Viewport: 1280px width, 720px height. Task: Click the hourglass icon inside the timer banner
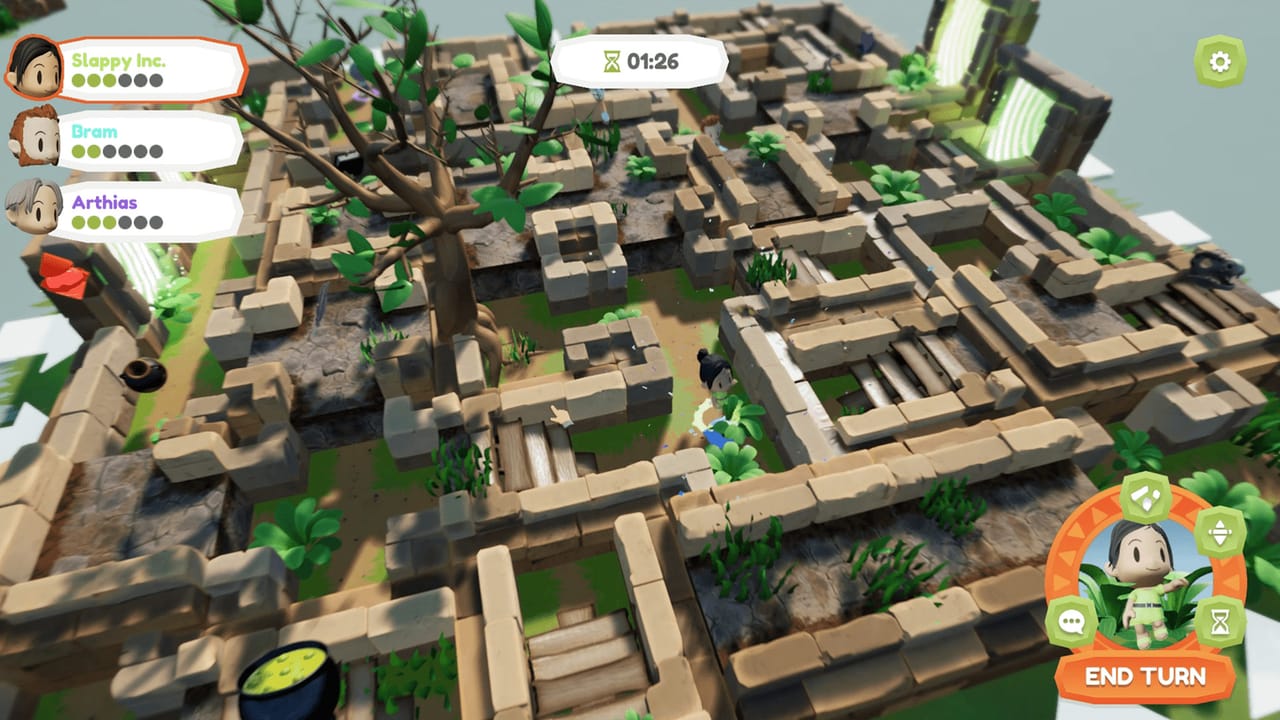point(611,59)
